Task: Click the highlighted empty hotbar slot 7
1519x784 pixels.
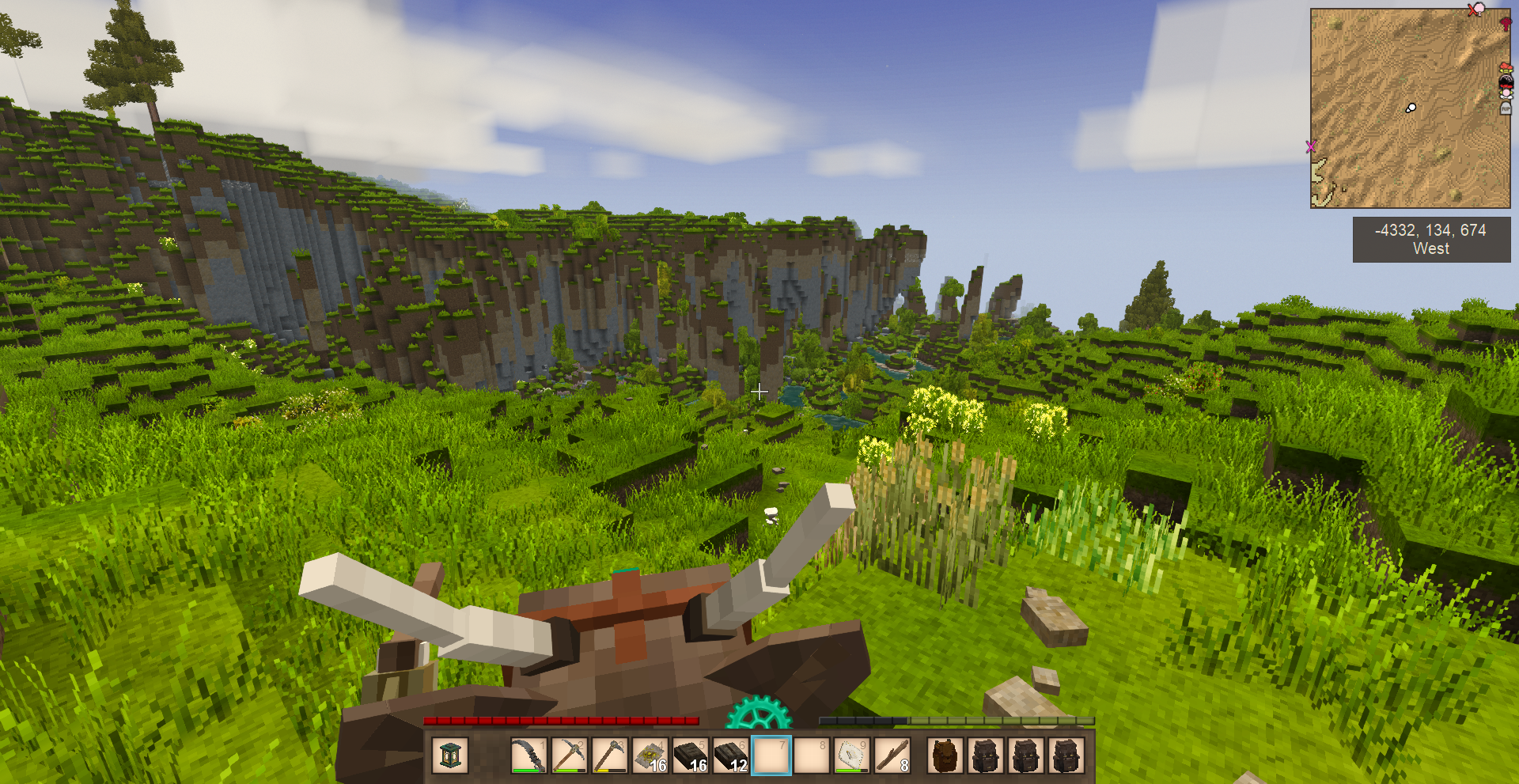Action: pos(771,756)
